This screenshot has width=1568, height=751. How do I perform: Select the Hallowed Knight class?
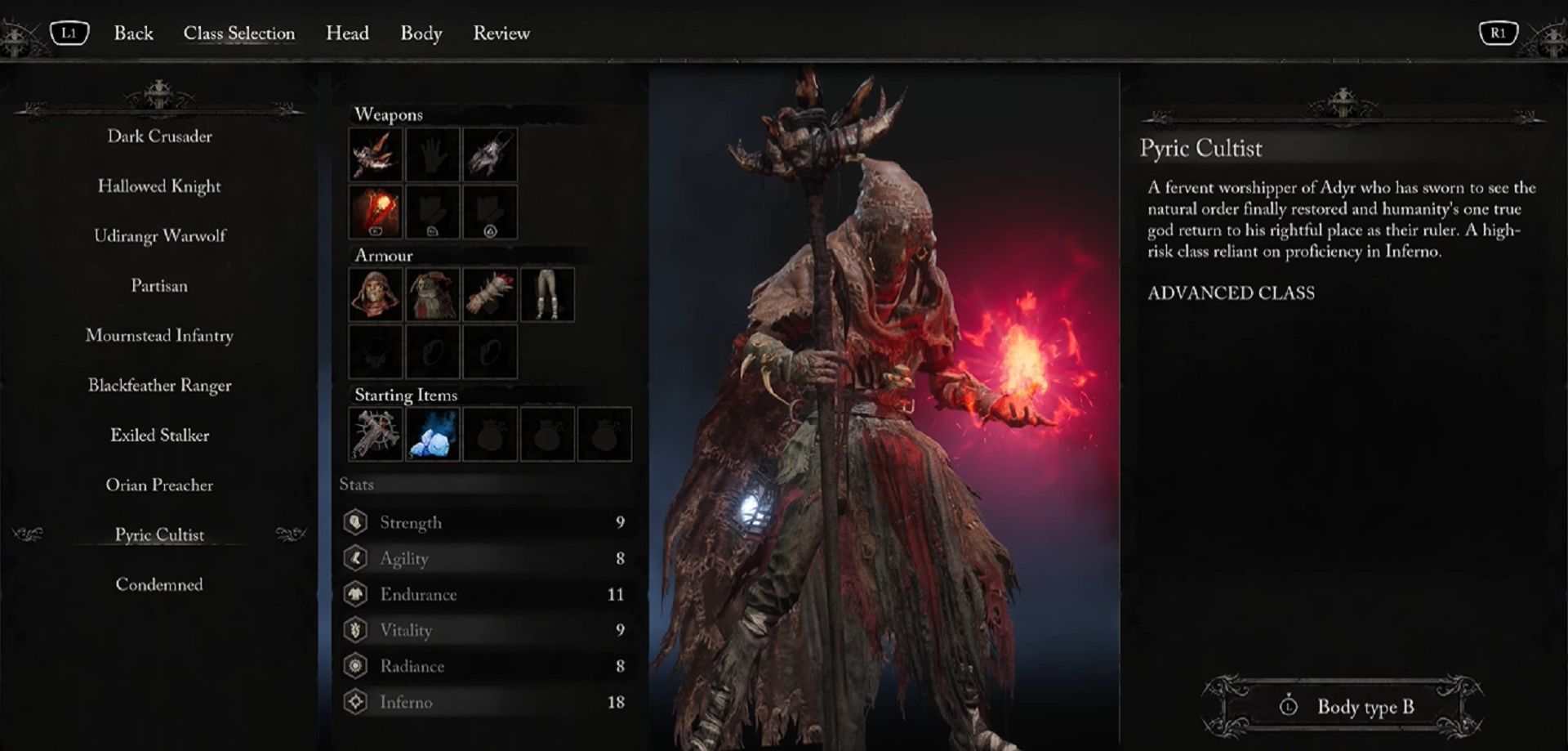click(x=159, y=186)
